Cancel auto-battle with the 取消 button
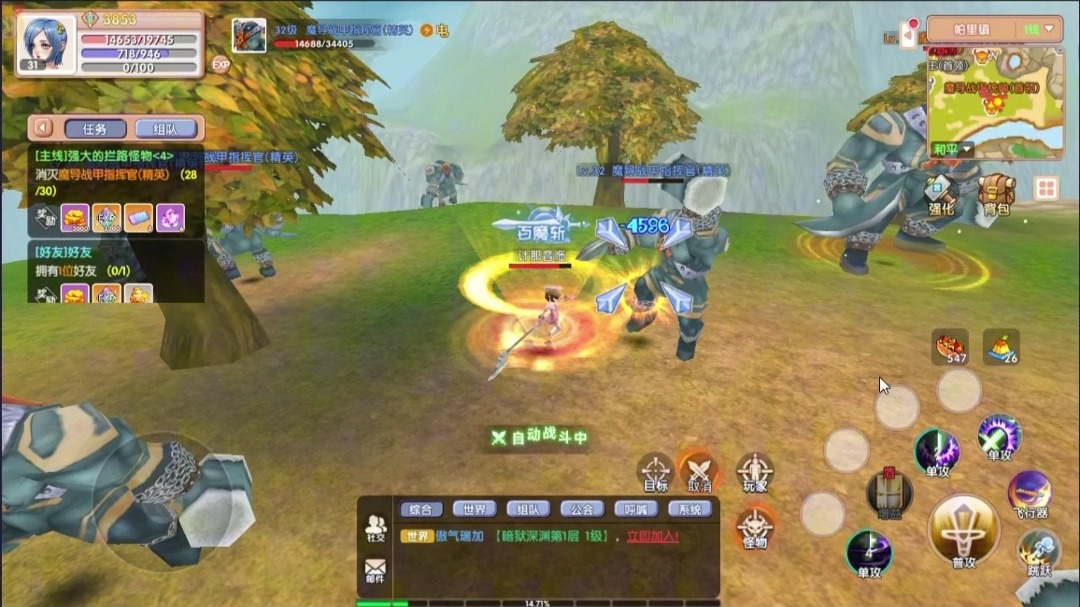The height and width of the screenshot is (607, 1080). tap(700, 471)
